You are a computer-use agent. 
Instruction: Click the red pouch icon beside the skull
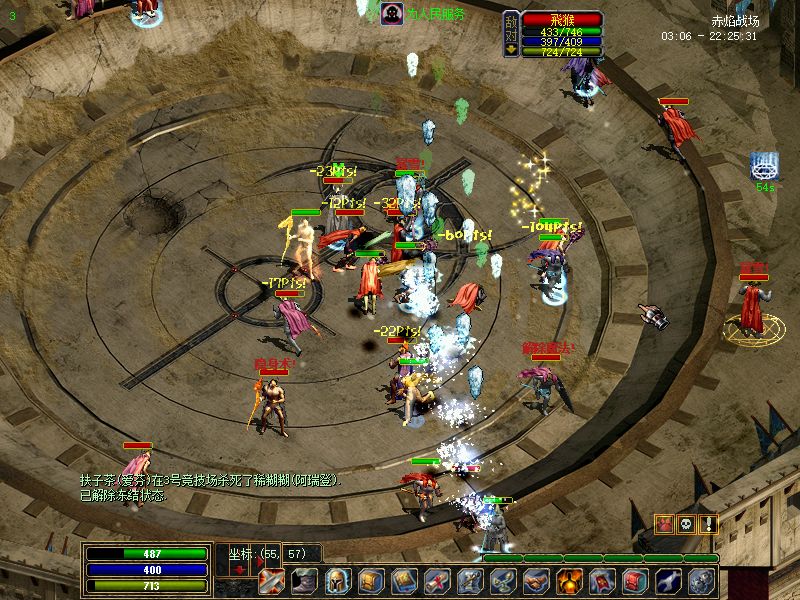[664, 523]
